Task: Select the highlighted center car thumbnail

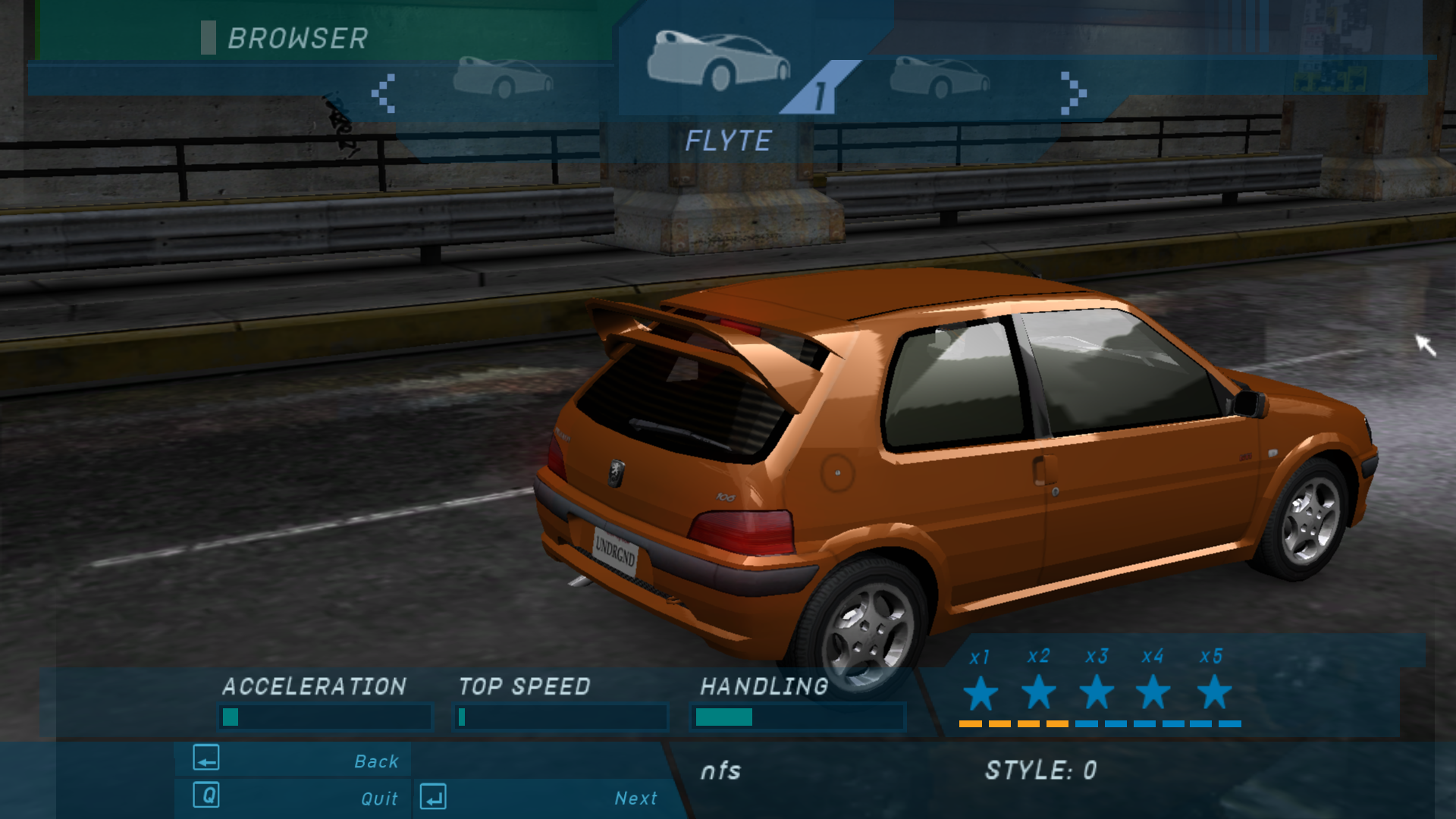Action: pos(717,61)
